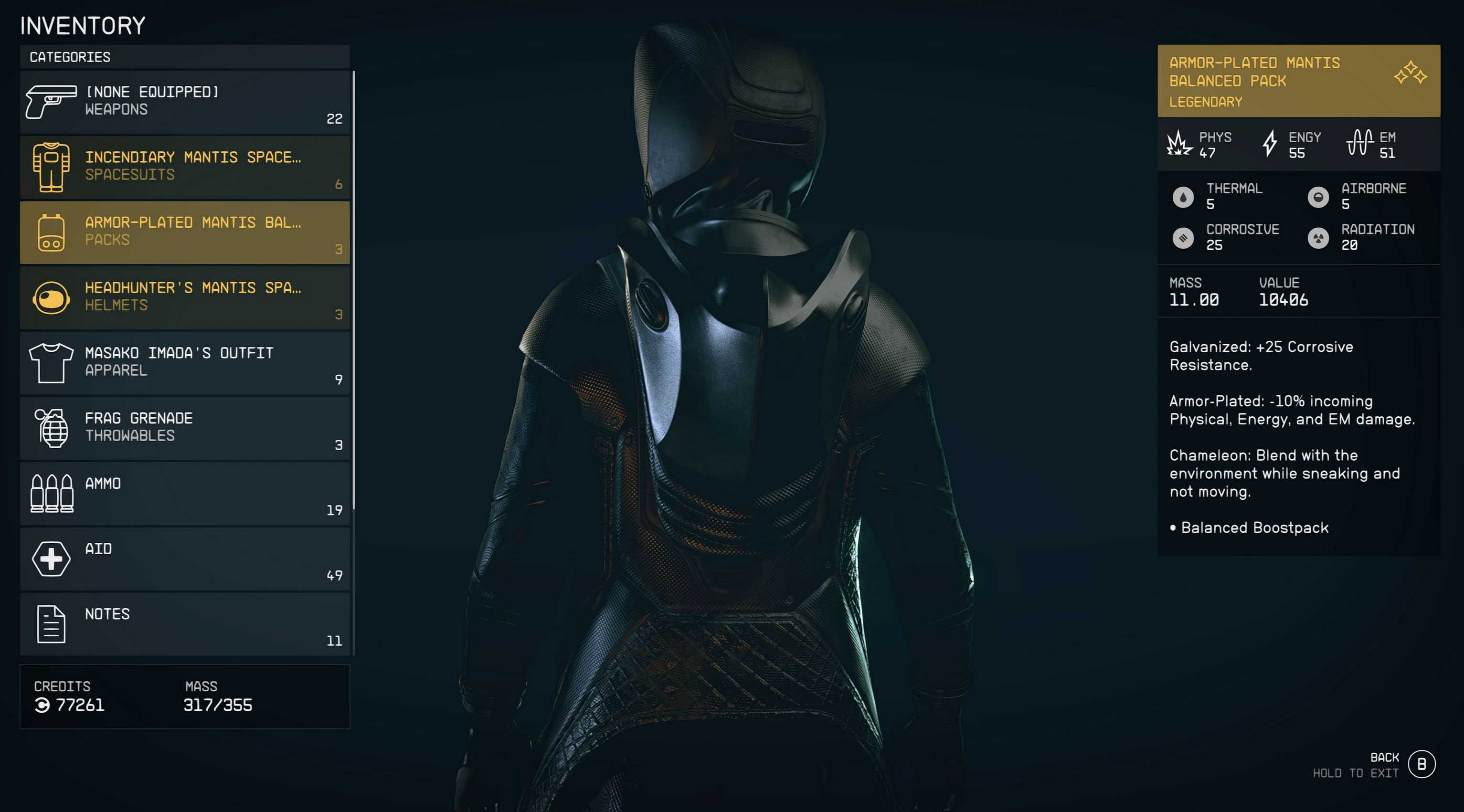Screen dimensions: 1464x812
Task: Click the grenade icon in Throwables
Action: 52,428
